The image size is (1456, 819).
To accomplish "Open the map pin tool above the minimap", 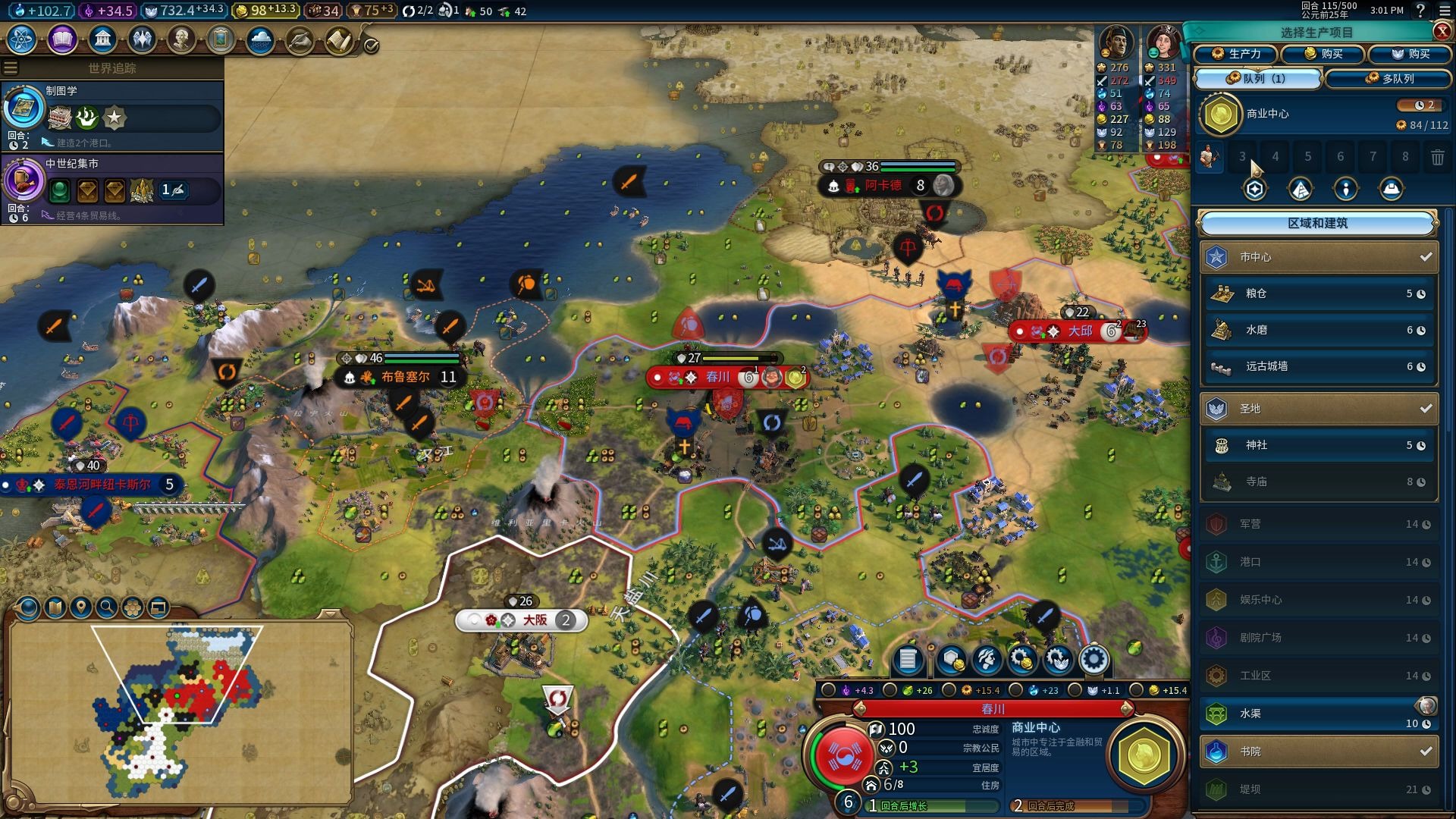I will click(x=81, y=607).
